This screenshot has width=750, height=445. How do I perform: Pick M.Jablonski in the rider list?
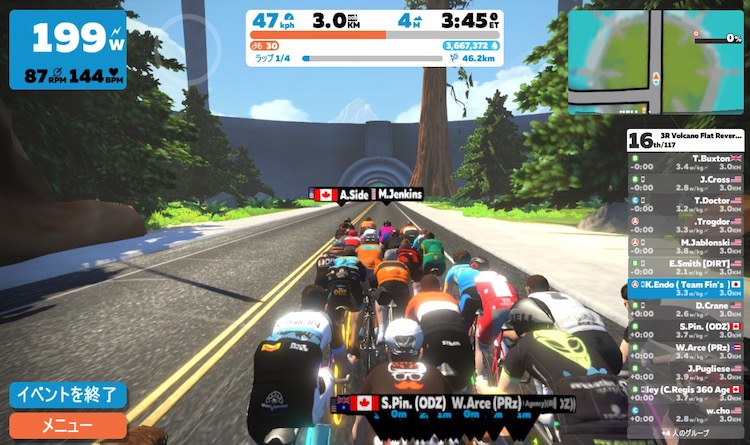(x=687, y=247)
